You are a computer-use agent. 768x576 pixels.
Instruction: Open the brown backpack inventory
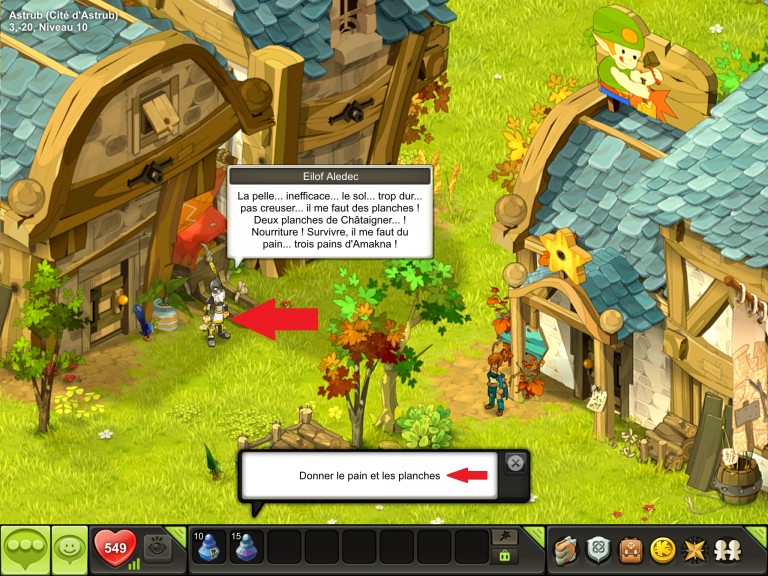[630, 549]
